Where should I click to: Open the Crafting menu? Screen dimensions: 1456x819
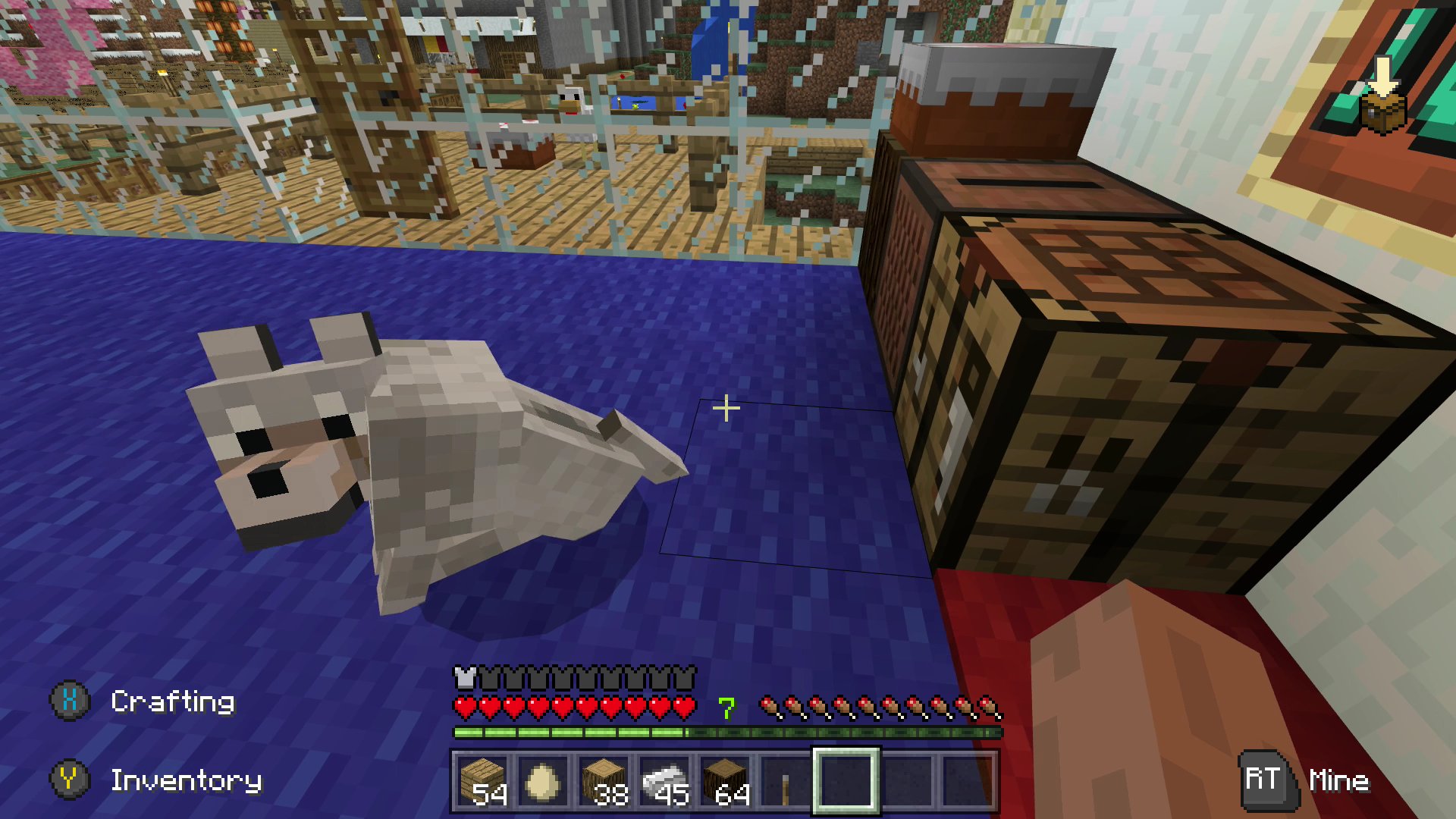172,701
